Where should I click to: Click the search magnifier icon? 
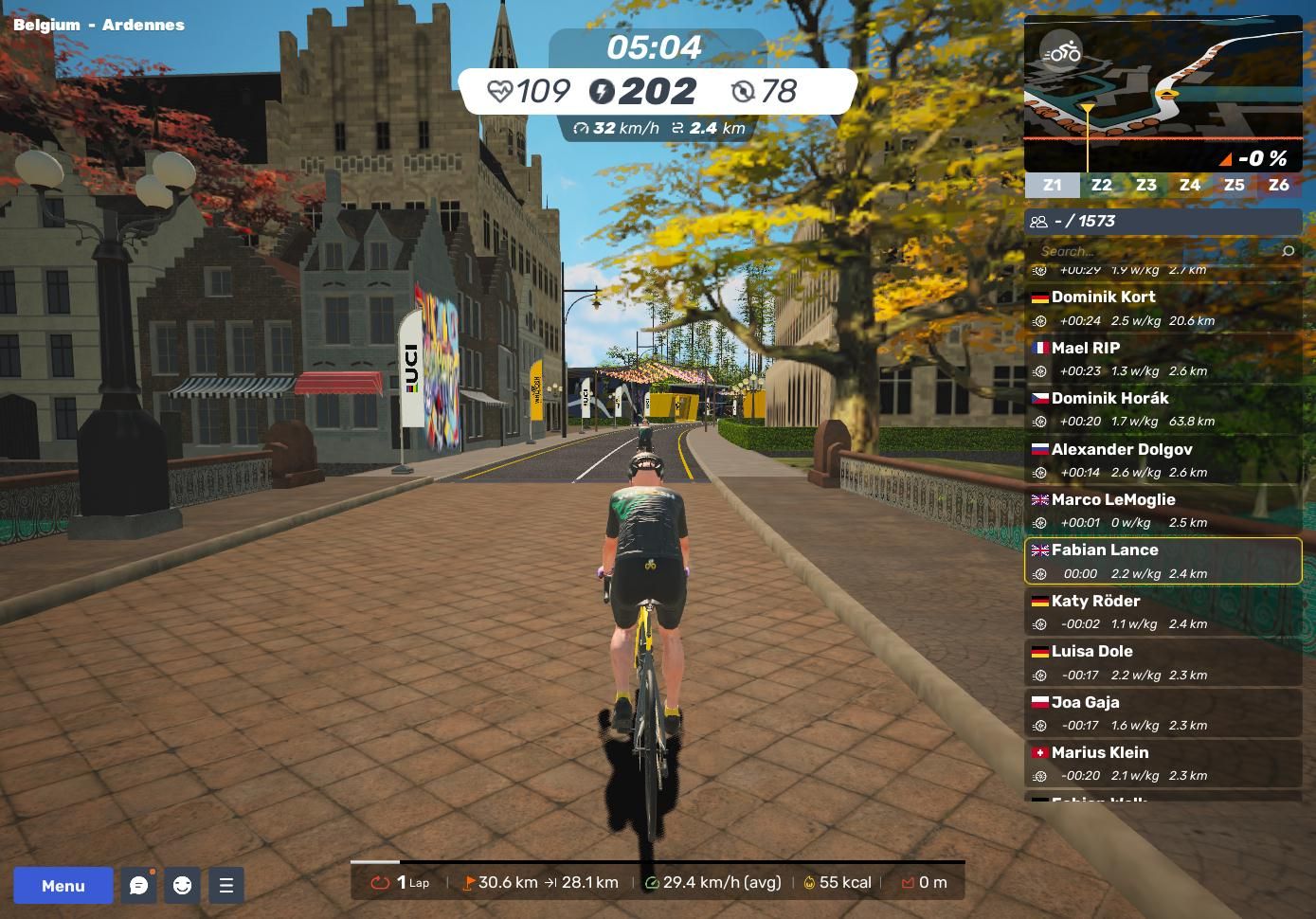1288,251
